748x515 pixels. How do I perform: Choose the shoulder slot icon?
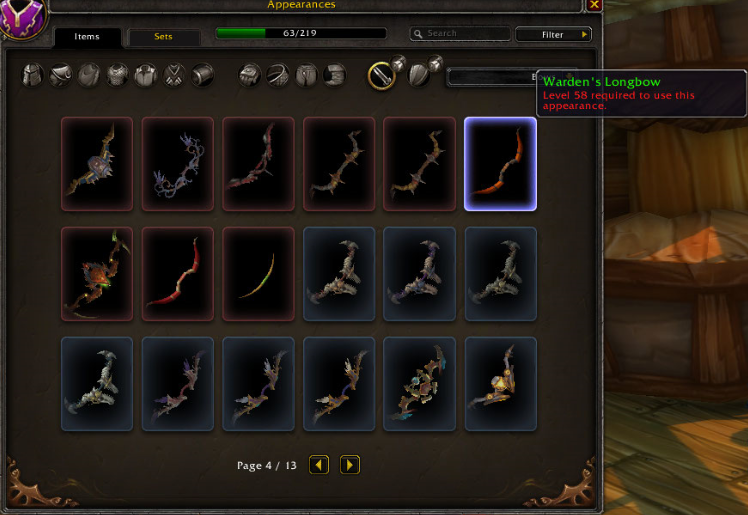61,74
